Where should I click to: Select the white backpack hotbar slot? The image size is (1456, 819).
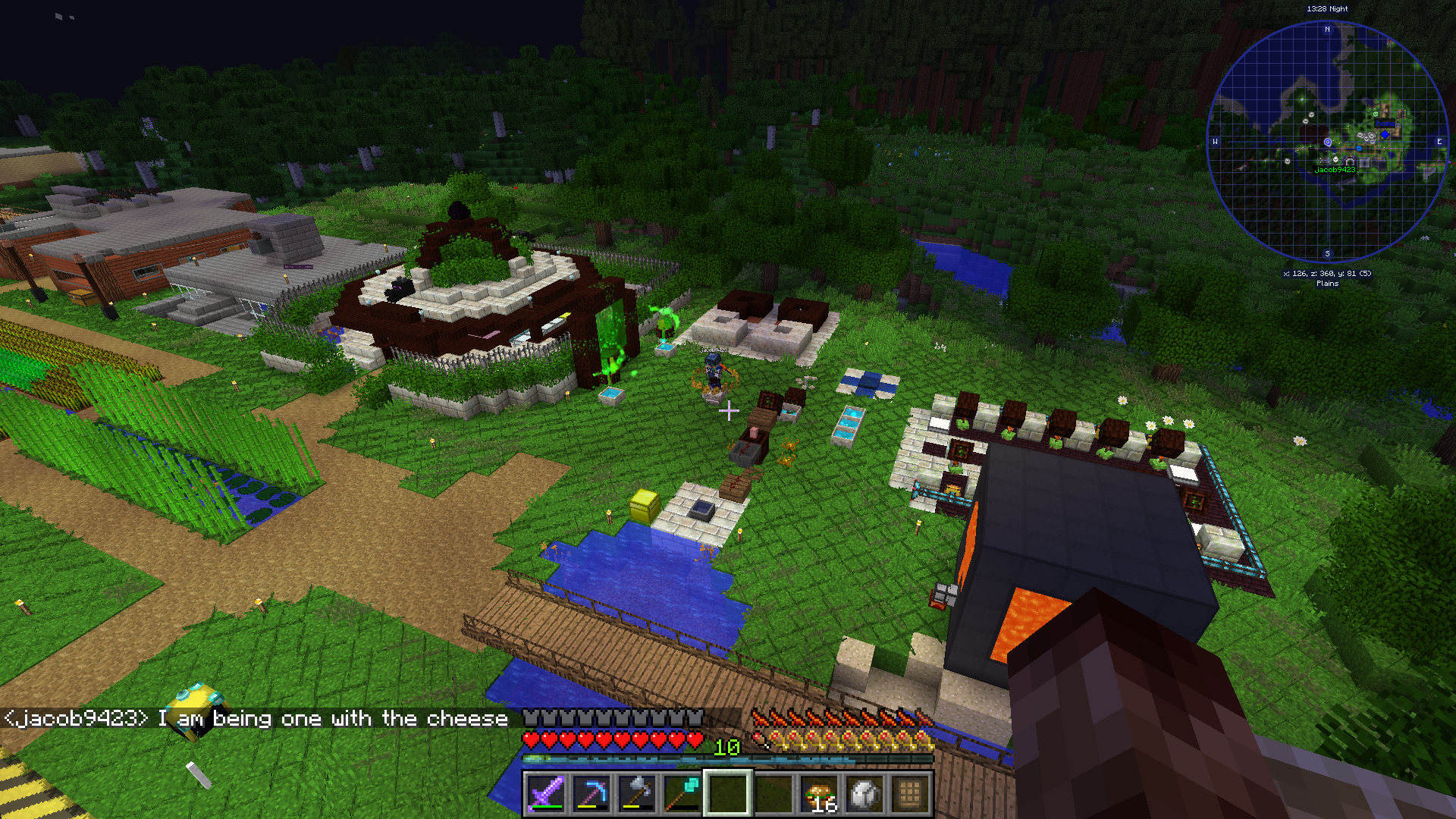coord(865,794)
